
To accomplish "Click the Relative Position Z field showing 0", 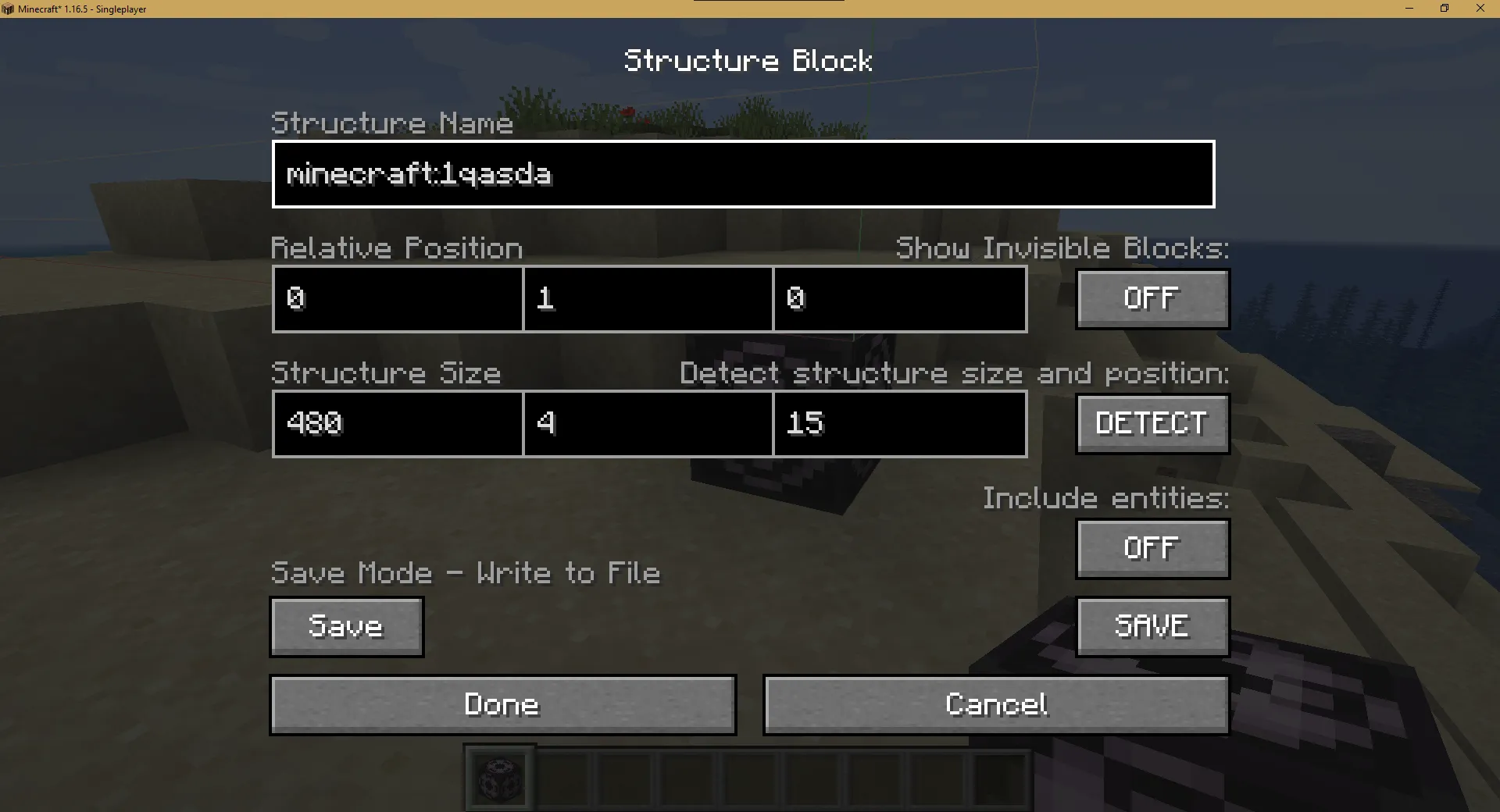I will 899,299.
